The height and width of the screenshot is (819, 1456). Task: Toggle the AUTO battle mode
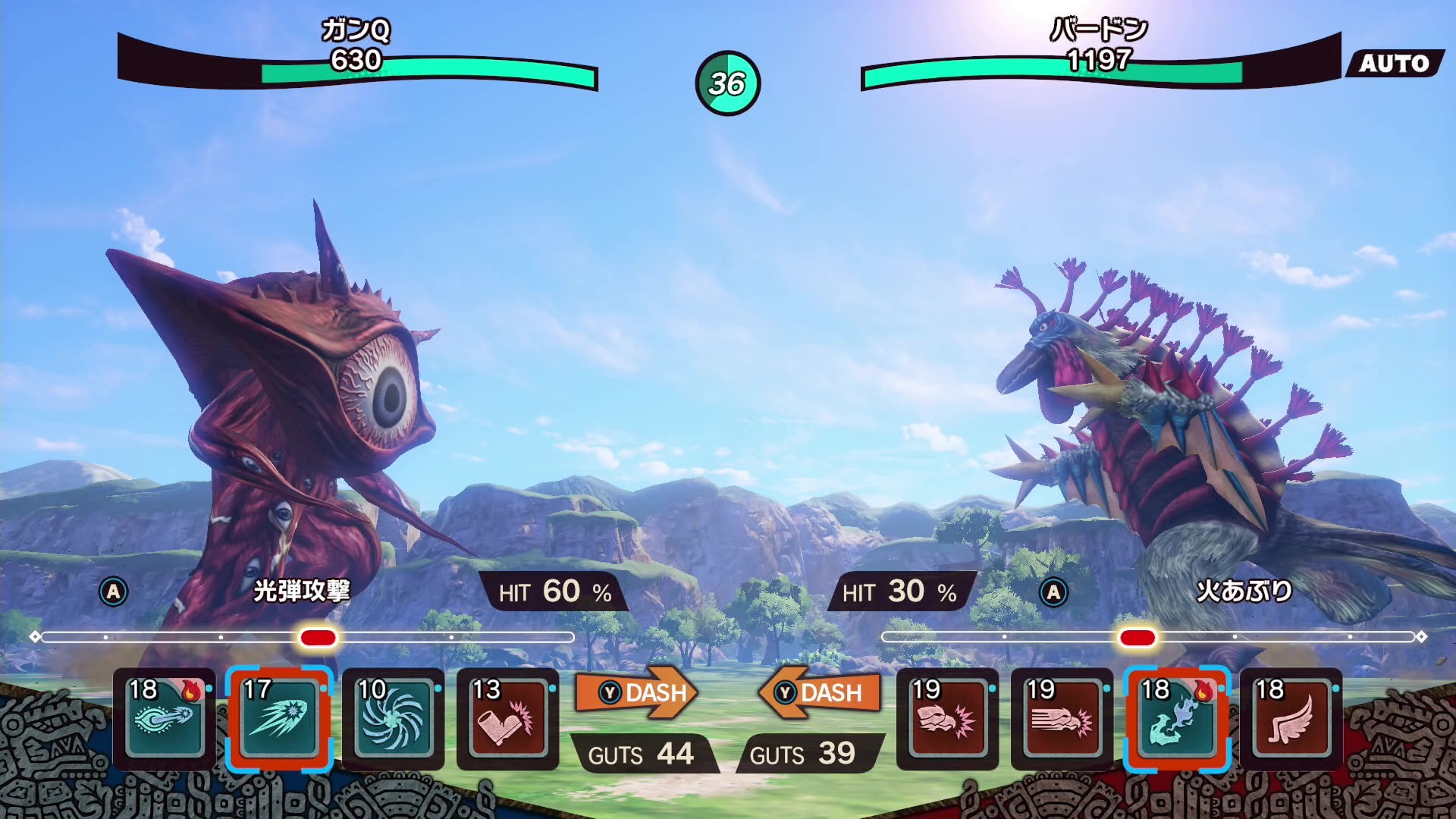coord(1394,64)
